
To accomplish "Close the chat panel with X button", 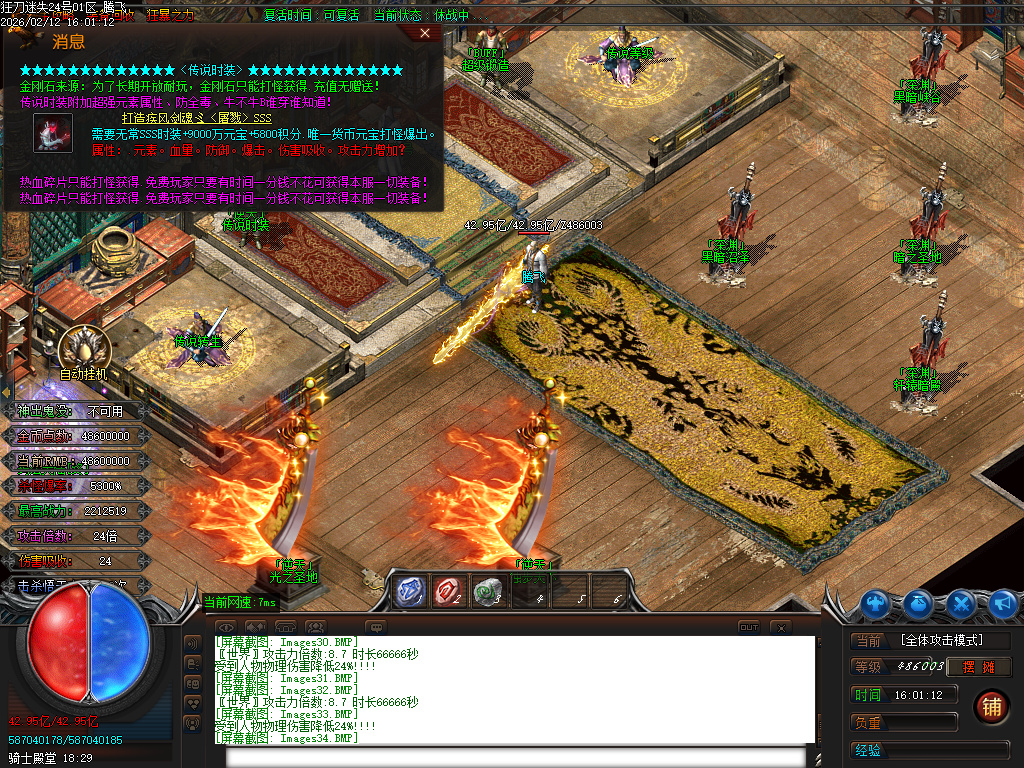I will pyautogui.click(x=781, y=627).
